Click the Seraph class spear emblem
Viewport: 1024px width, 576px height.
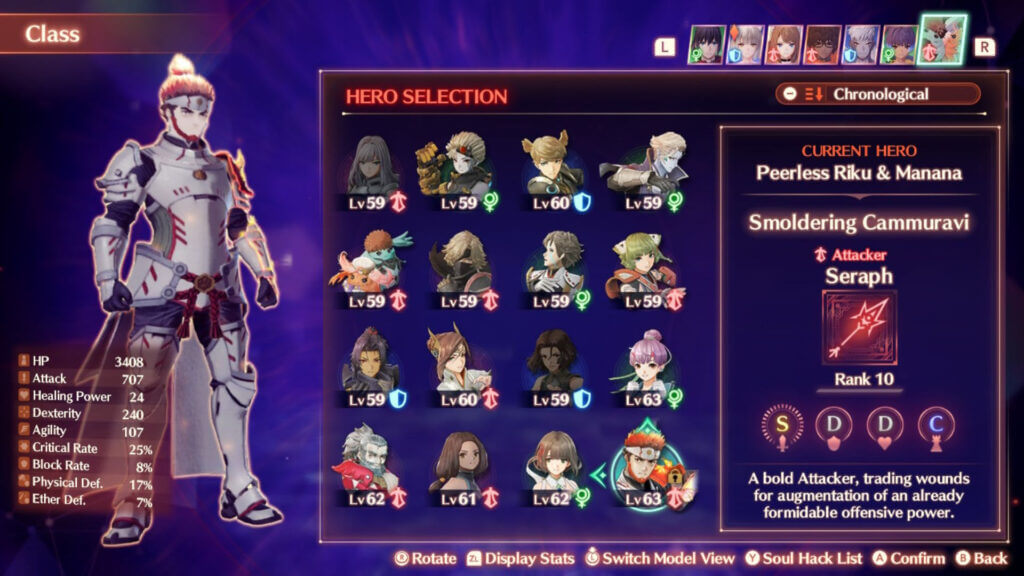coord(859,327)
